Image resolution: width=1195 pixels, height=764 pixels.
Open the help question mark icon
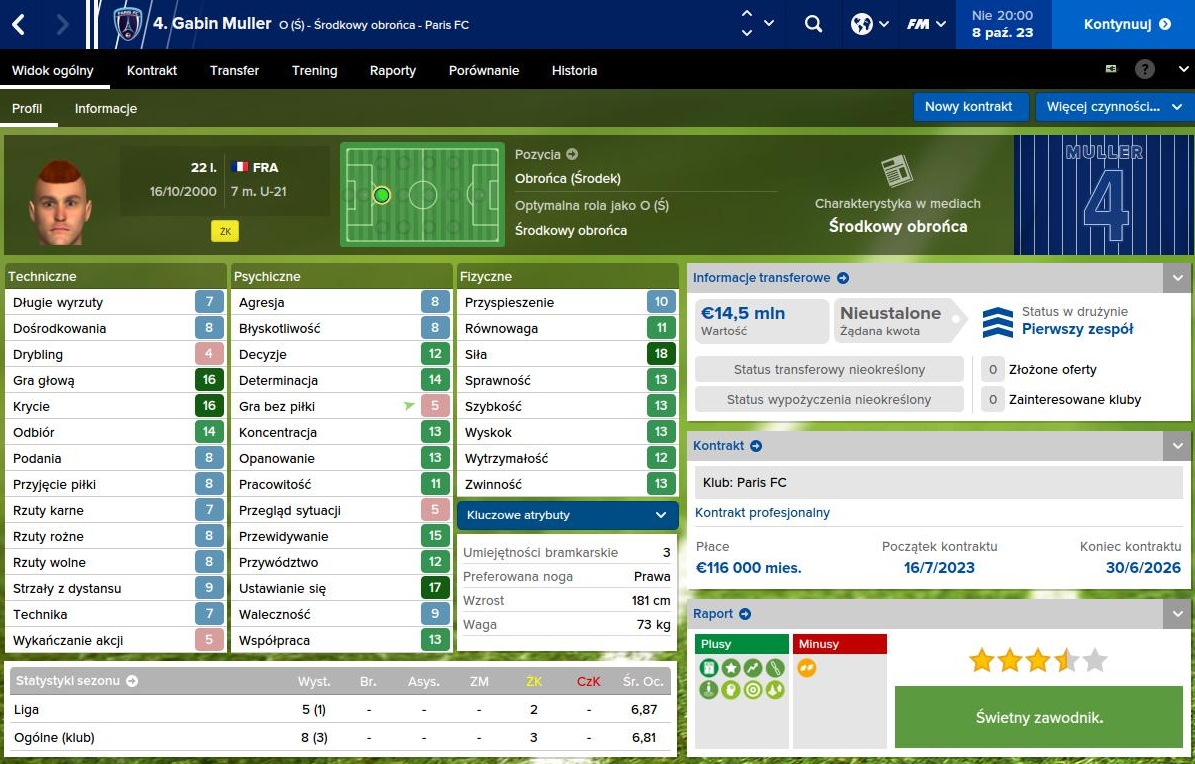(x=1145, y=70)
